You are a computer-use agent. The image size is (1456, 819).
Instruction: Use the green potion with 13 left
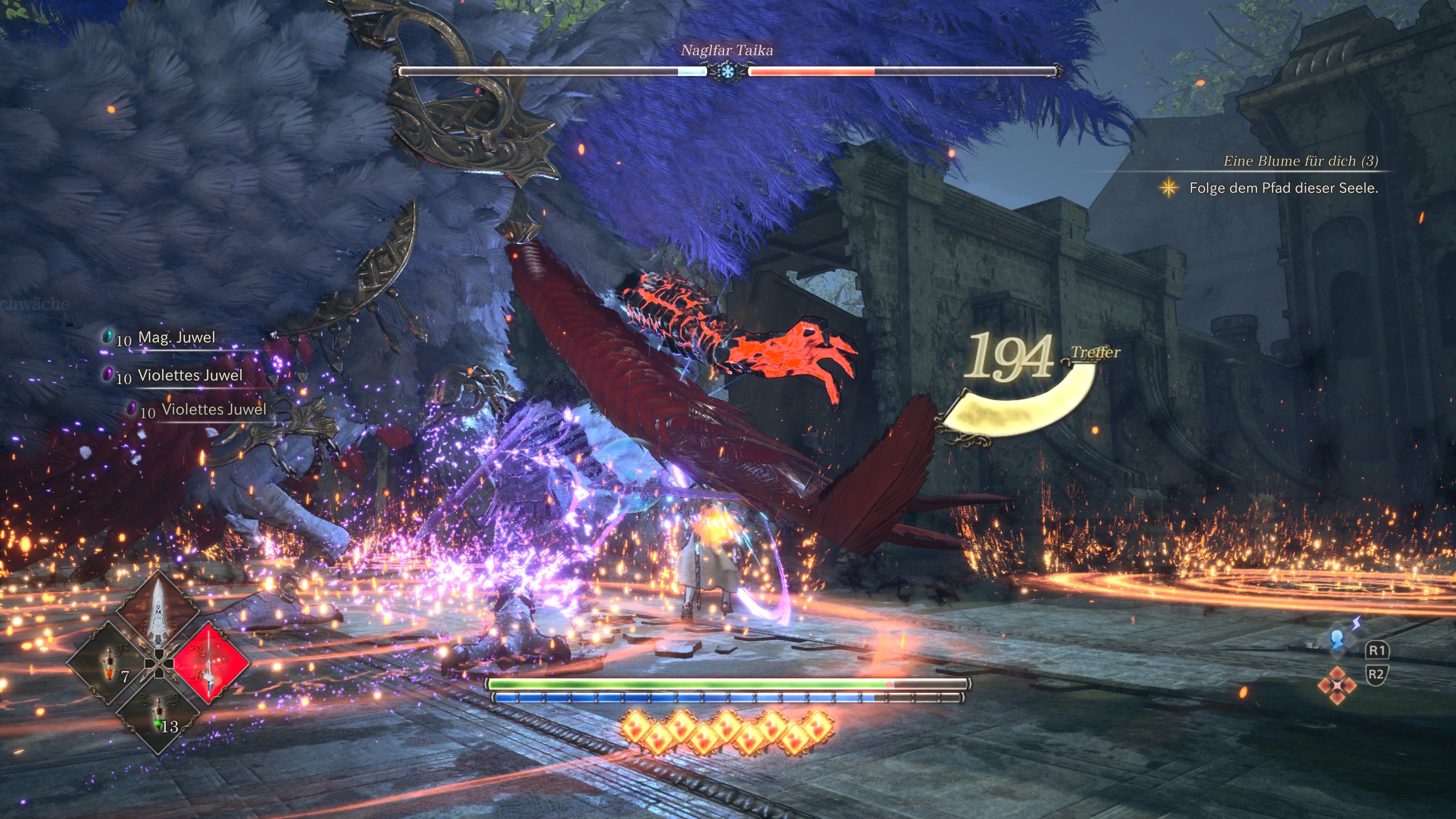coord(159,714)
